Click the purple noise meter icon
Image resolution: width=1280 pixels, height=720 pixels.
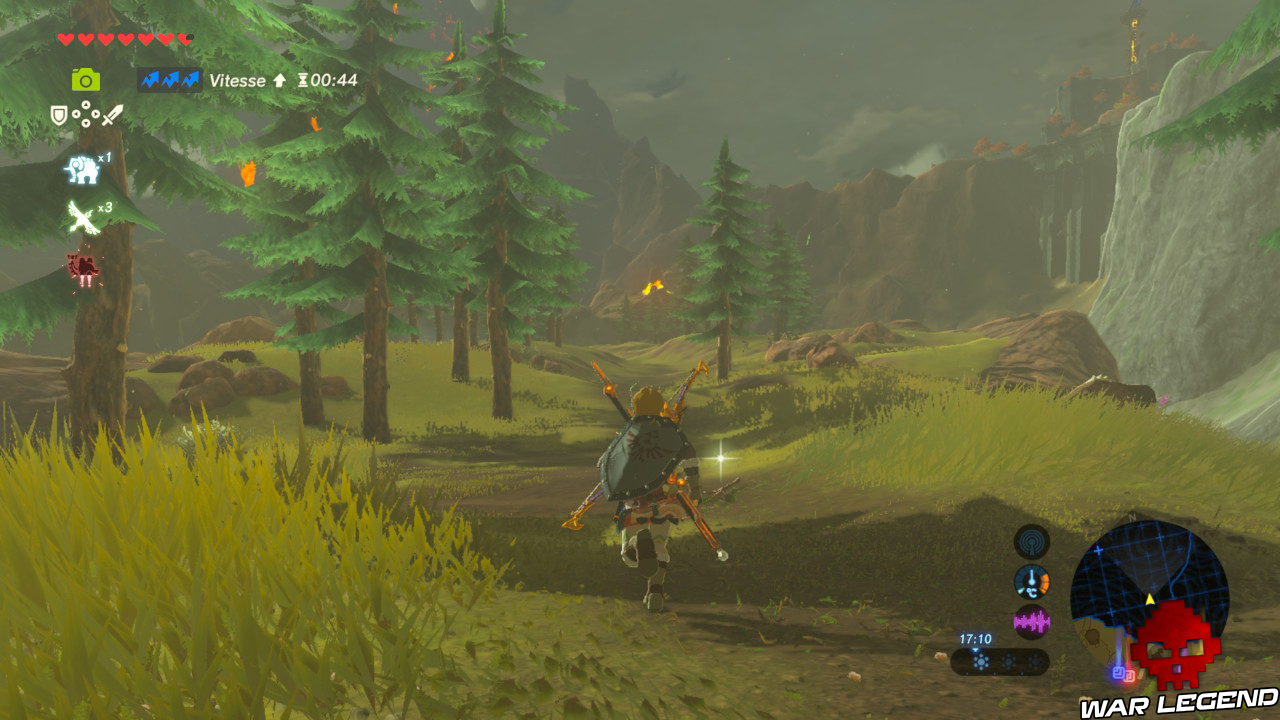tap(1031, 620)
